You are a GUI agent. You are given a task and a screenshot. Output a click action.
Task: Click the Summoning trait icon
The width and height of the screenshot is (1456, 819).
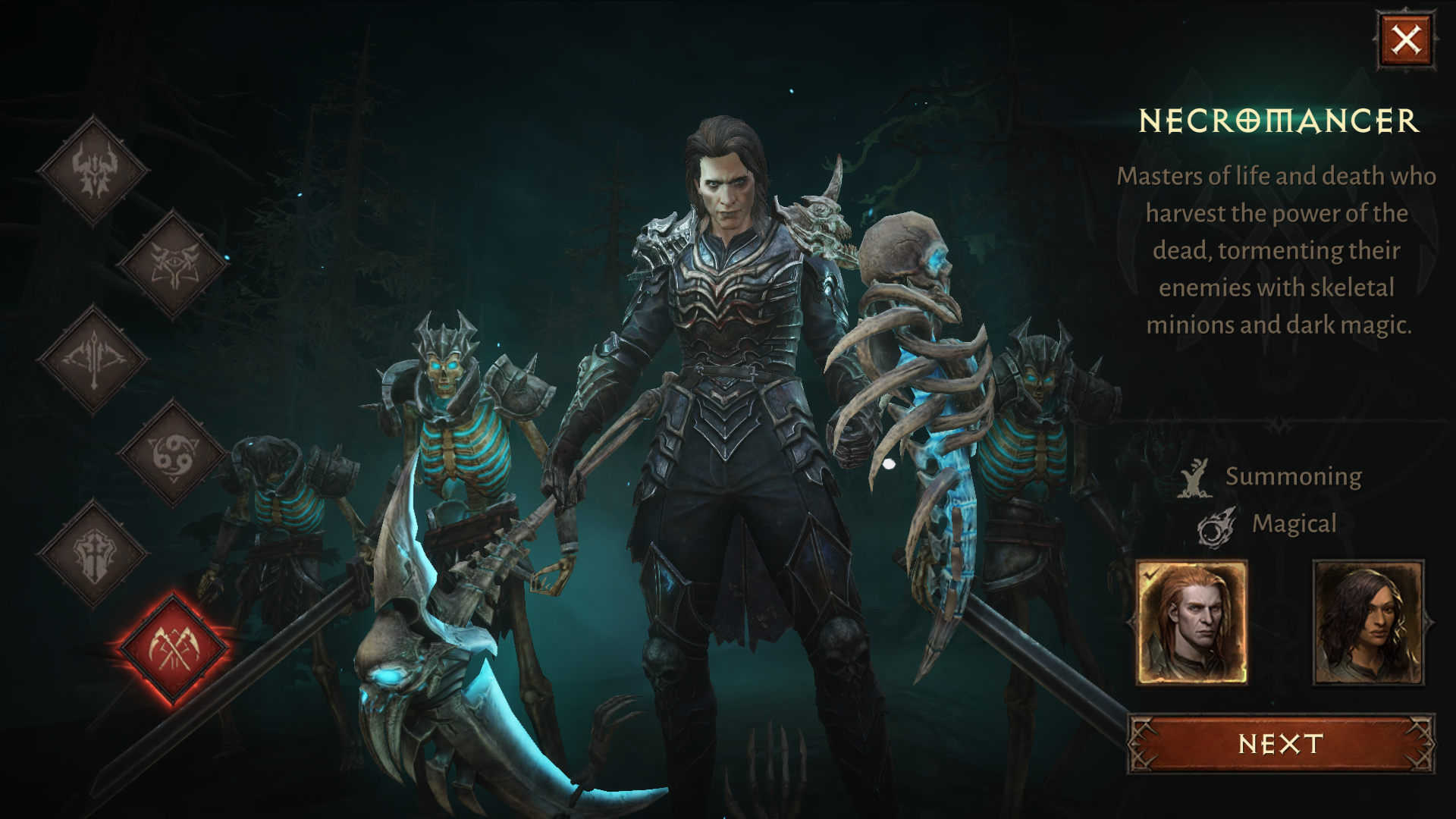(x=1197, y=476)
